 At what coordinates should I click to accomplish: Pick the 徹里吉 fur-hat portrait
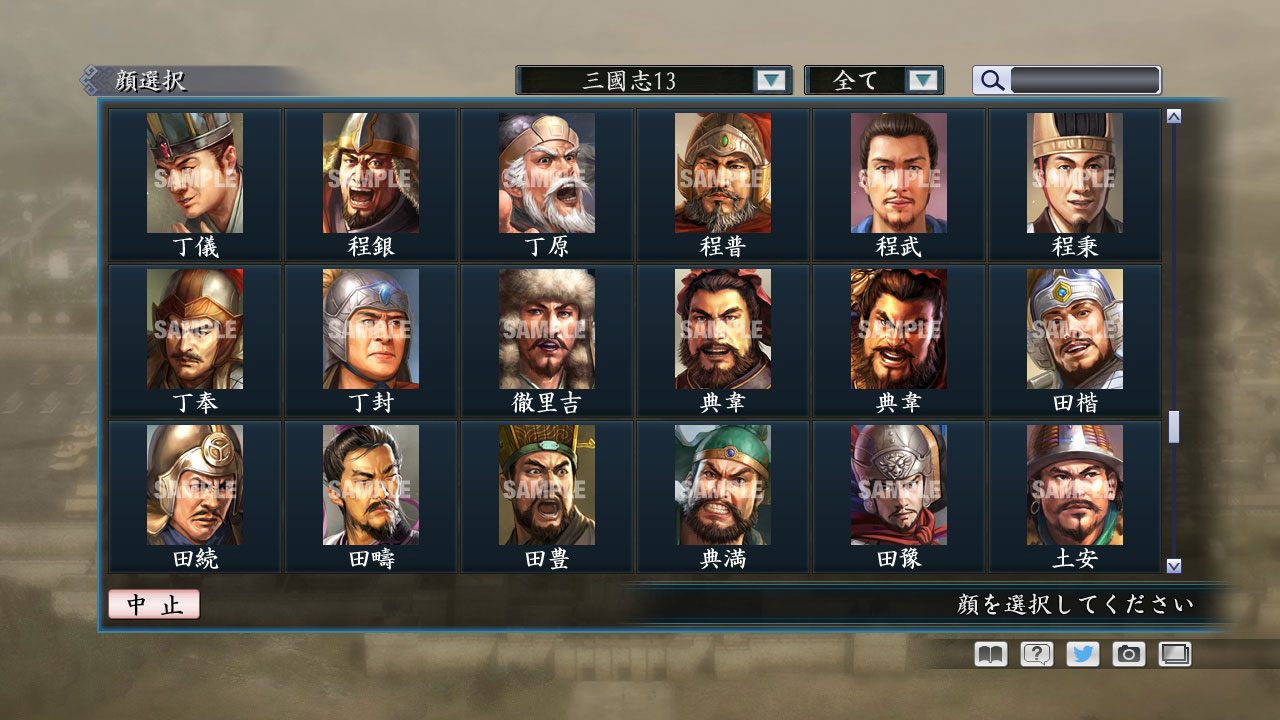click(546, 328)
